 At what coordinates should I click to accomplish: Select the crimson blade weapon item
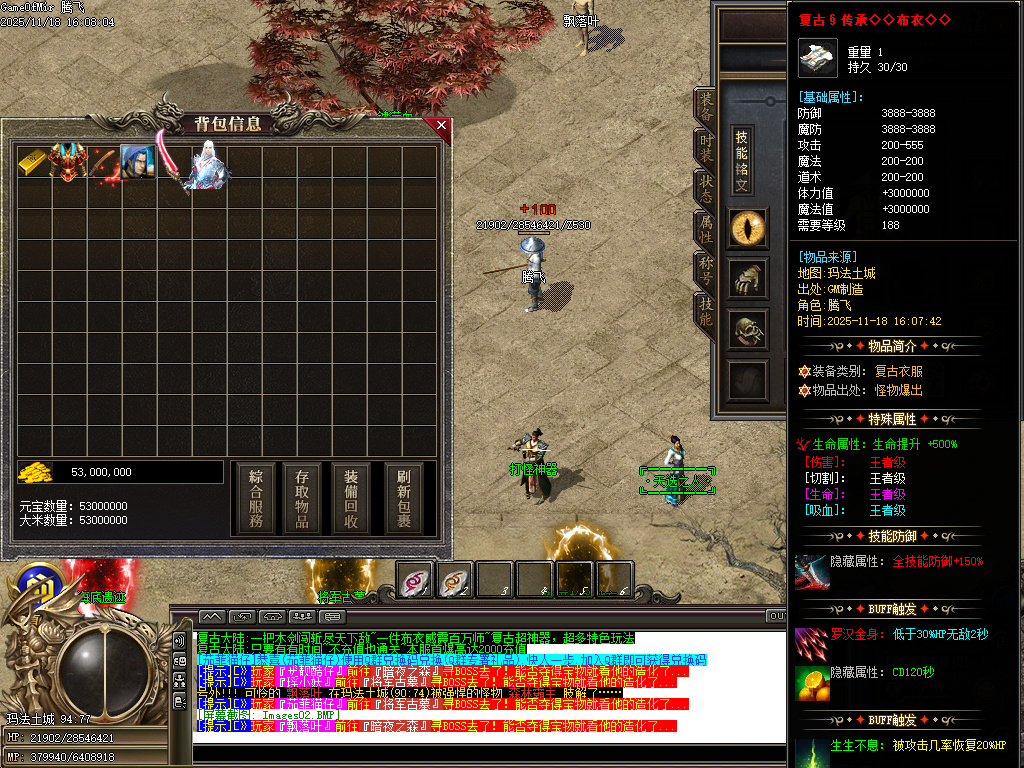[172, 163]
